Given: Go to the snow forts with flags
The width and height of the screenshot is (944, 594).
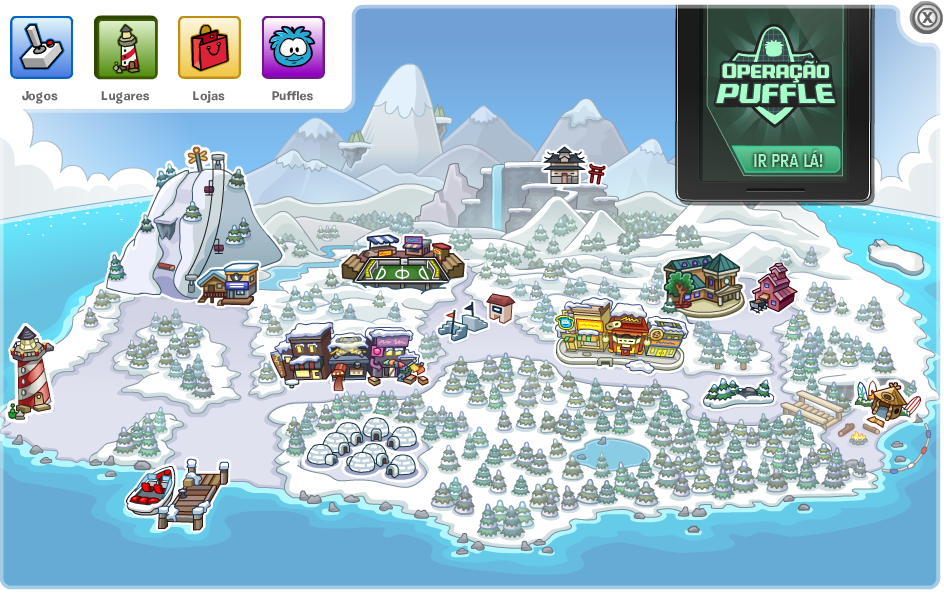Looking at the screenshot, I should tap(463, 322).
